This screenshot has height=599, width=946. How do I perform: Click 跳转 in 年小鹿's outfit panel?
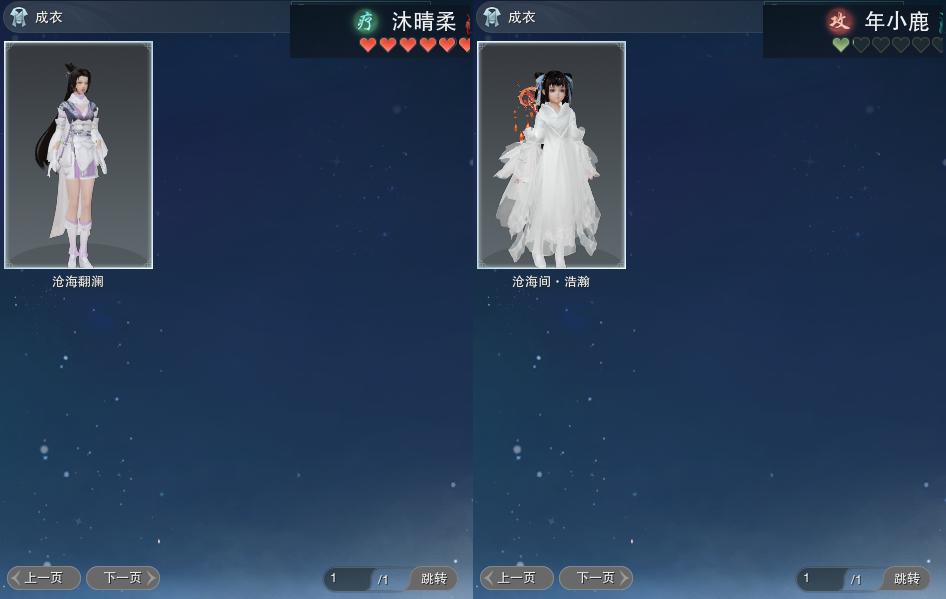click(906, 579)
